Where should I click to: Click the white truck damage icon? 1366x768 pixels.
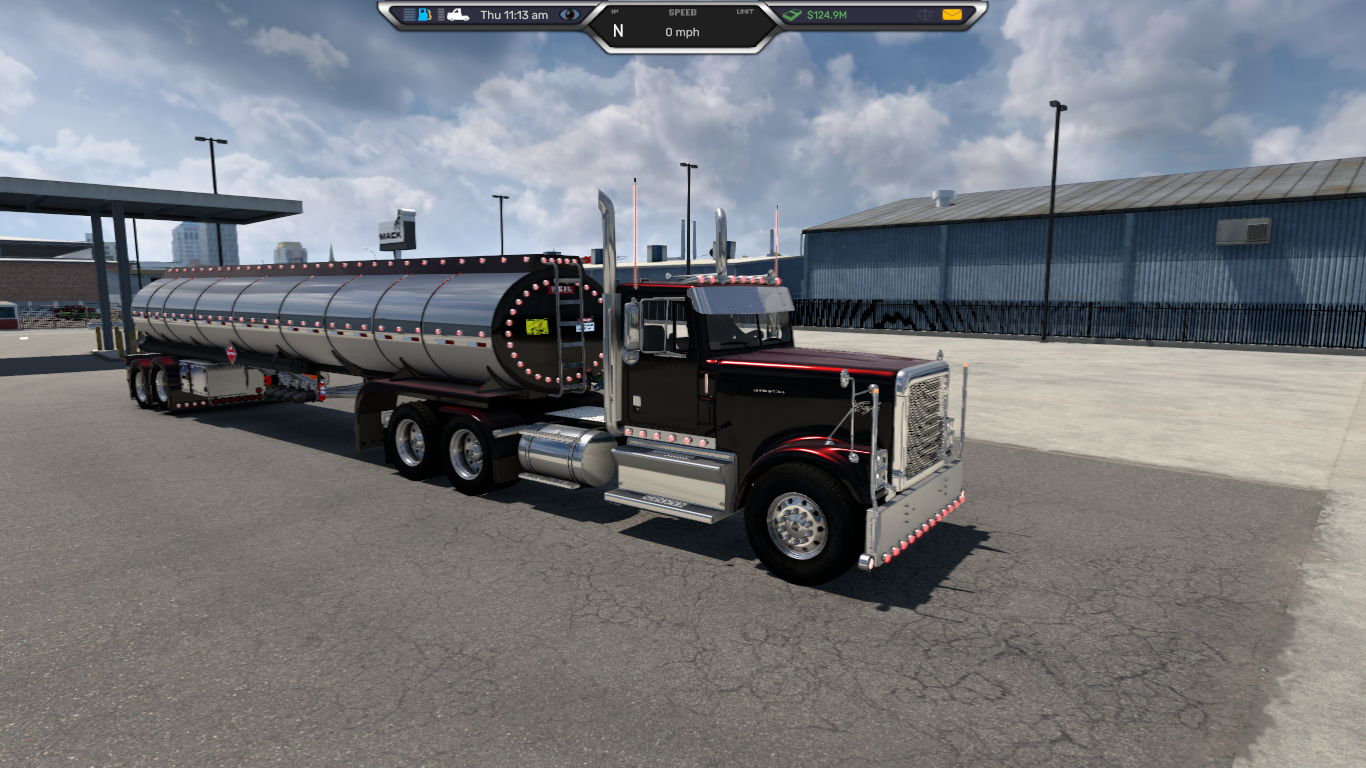pos(458,15)
